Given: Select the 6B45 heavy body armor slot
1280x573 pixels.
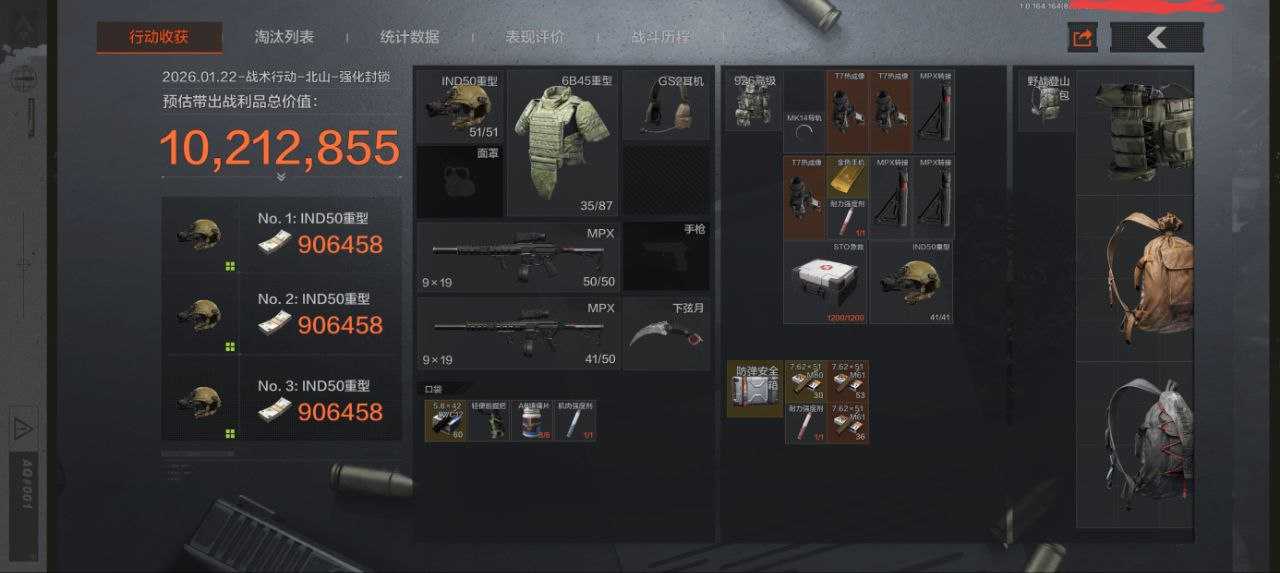Looking at the screenshot, I should [x=564, y=142].
